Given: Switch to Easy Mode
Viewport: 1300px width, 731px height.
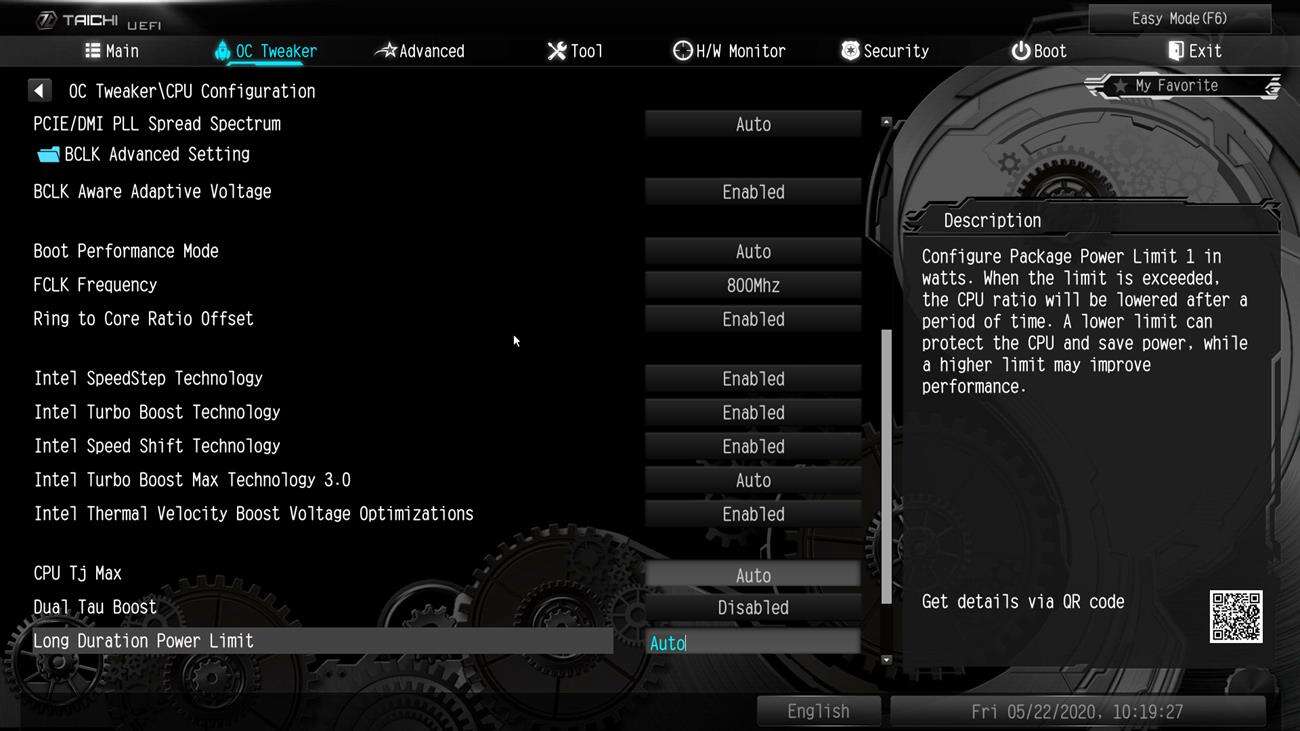Looking at the screenshot, I should [x=1179, y=18].
